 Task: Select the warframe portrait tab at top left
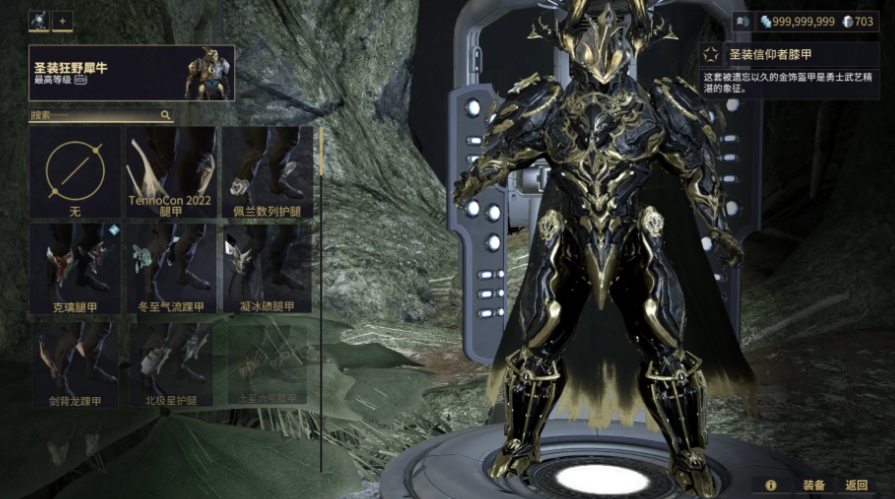pyautogui.click(x=38, y=20)
